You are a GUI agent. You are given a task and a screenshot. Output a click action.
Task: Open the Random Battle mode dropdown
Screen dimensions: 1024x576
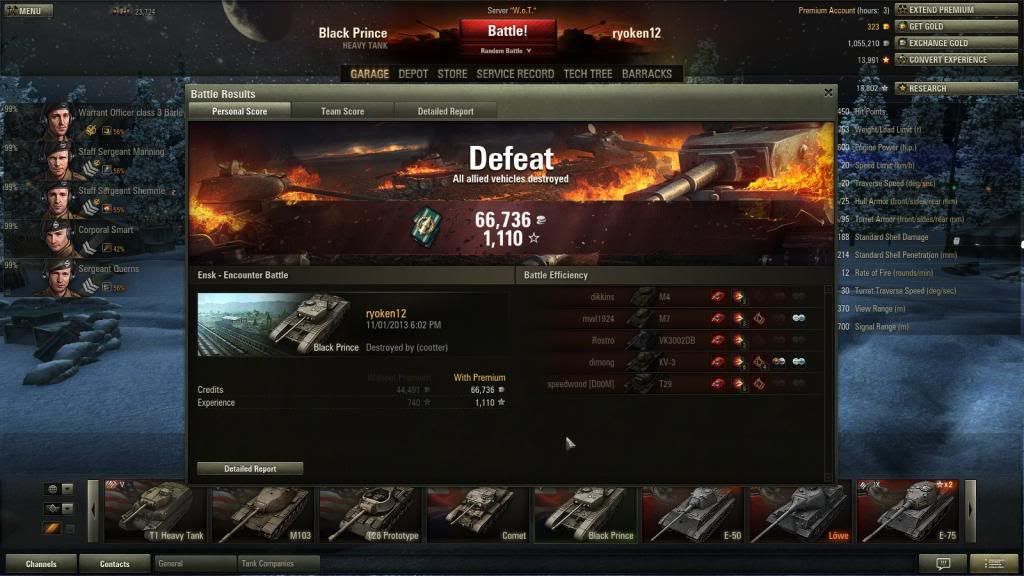tap(508, 50)
